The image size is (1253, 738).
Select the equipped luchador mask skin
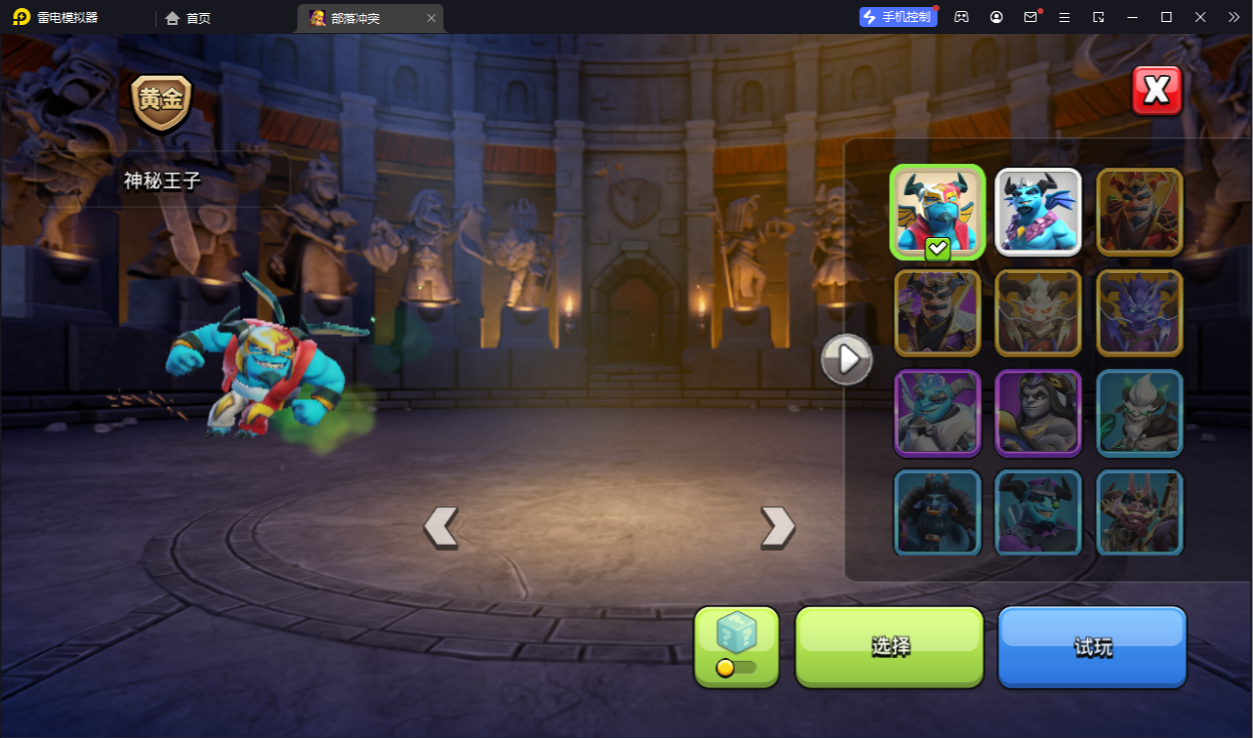[x=937, y=212]
